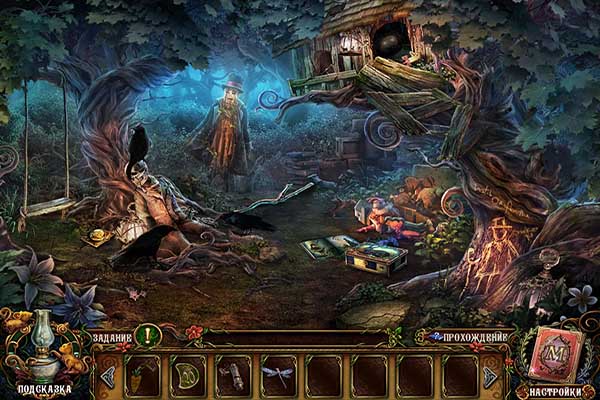The image size is (600, 400).
Task: Open the settings (Настройки) menu
Action: [553, 392]
